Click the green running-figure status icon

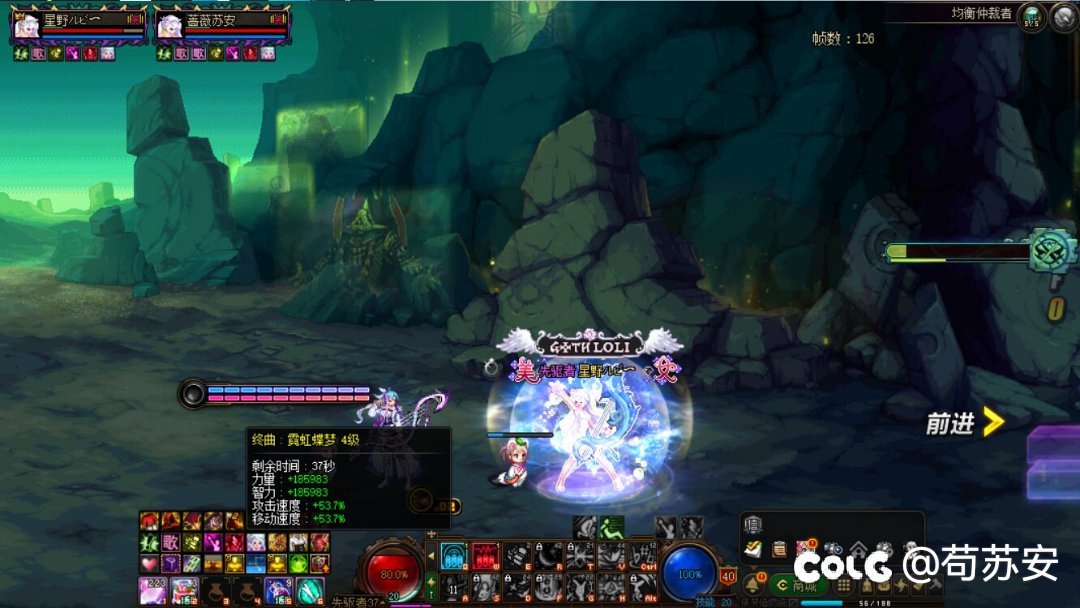612,527
